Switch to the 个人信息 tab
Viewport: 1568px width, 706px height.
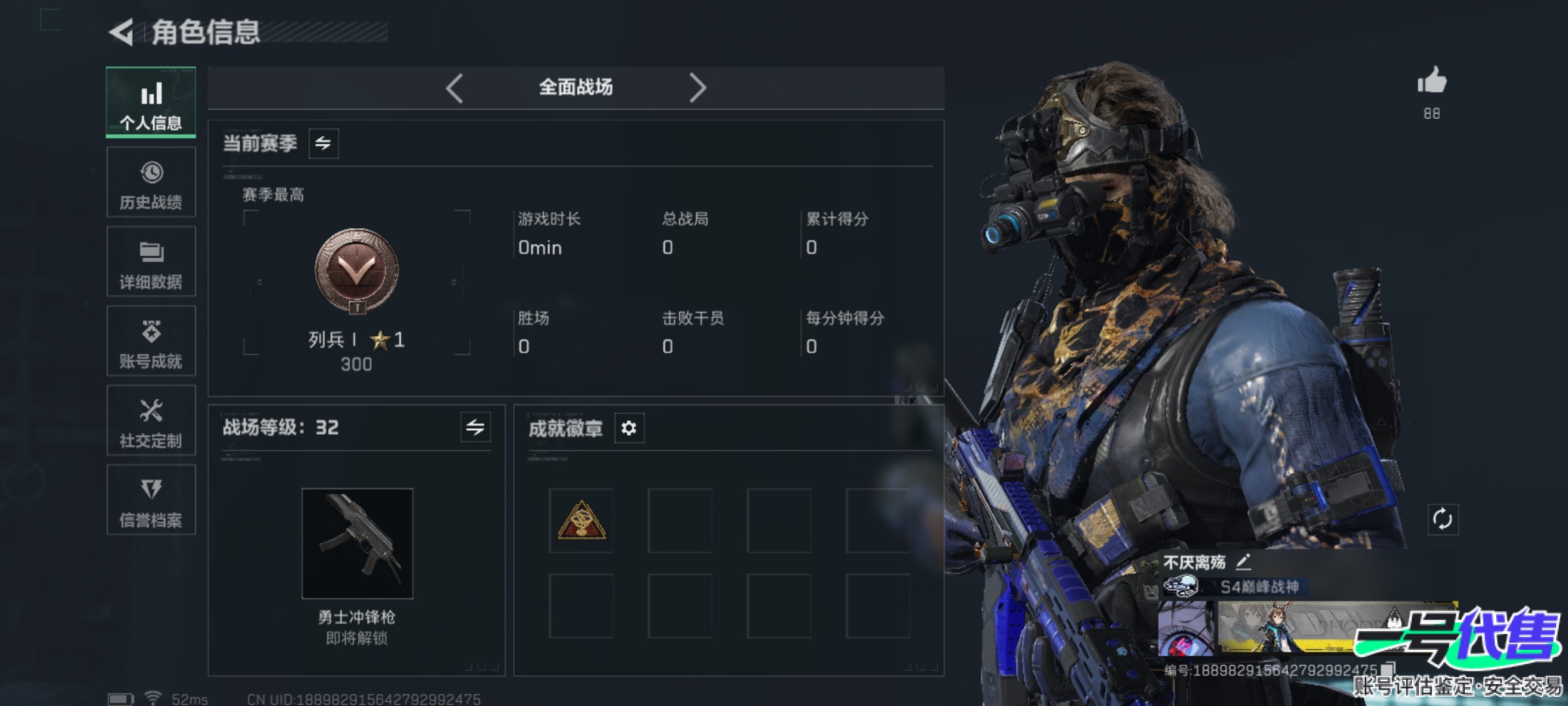click(151, 103)
